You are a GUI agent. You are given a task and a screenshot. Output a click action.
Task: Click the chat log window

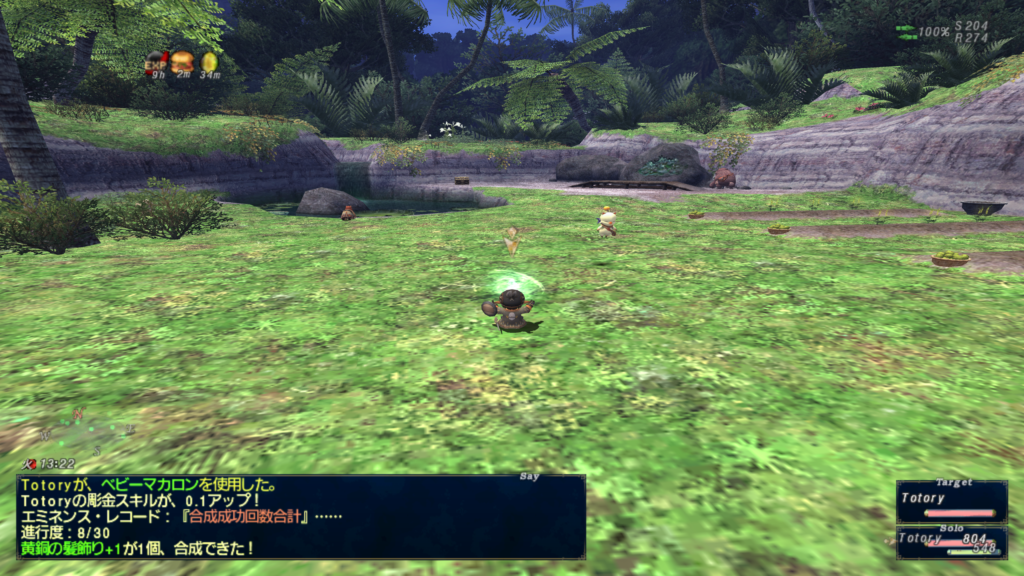pyautogui.click(x=301, y=516)
